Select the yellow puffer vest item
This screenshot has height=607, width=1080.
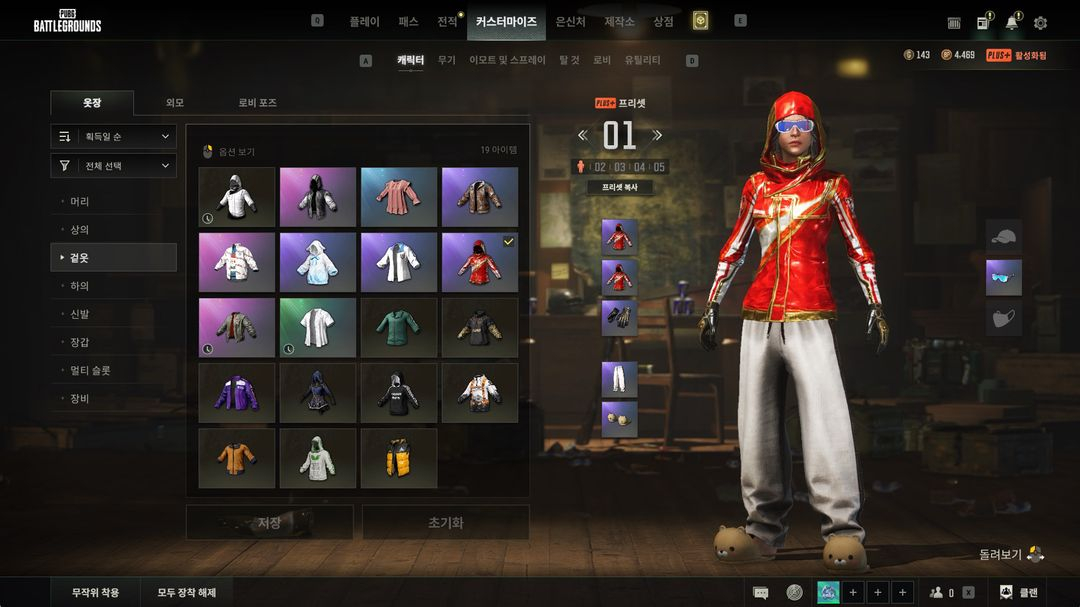(x=398, y=458)
